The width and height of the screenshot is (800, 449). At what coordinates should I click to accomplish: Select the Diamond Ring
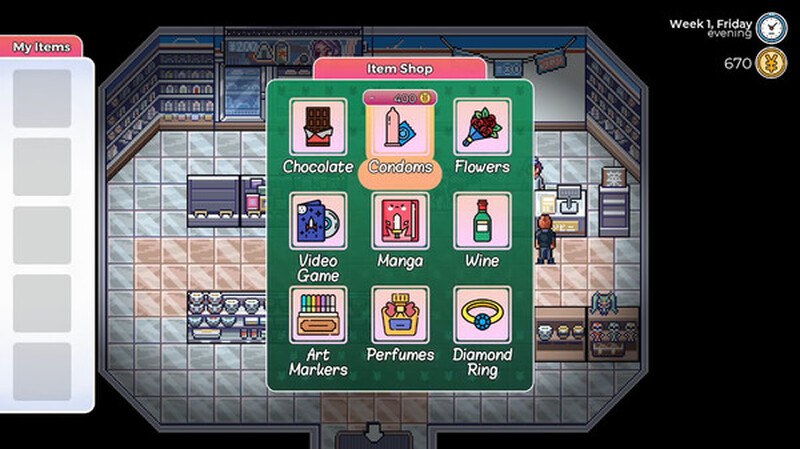pyautogui.click(x=482, y=315)
